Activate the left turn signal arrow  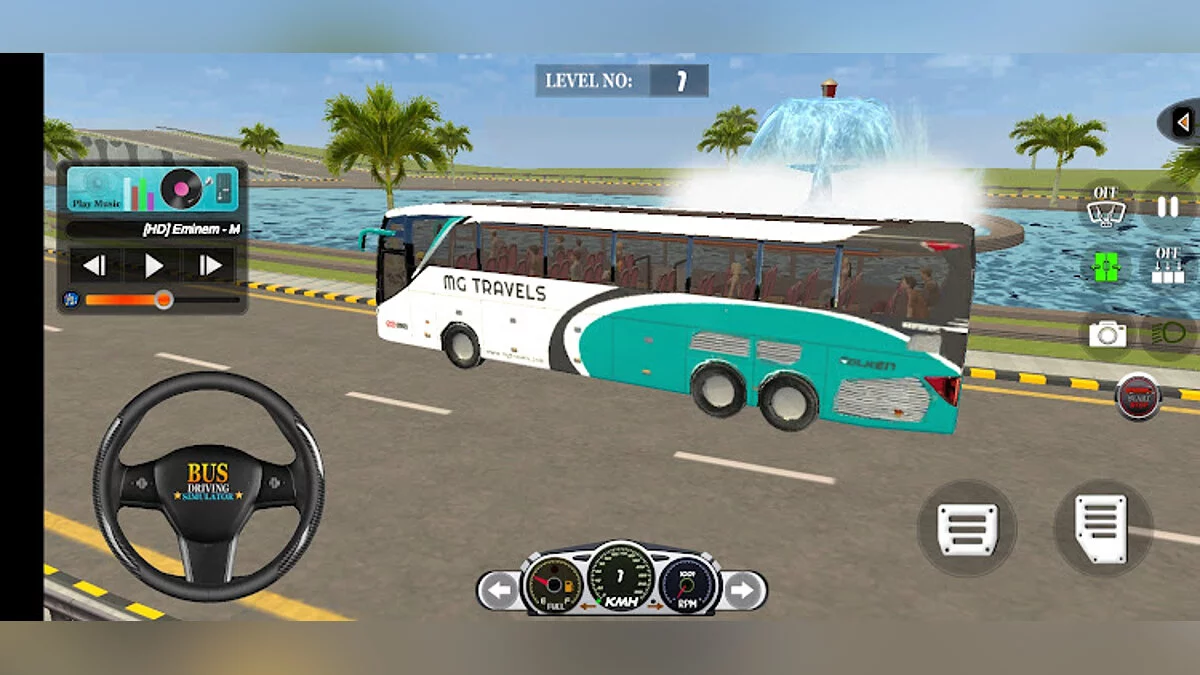click(497, 591)
